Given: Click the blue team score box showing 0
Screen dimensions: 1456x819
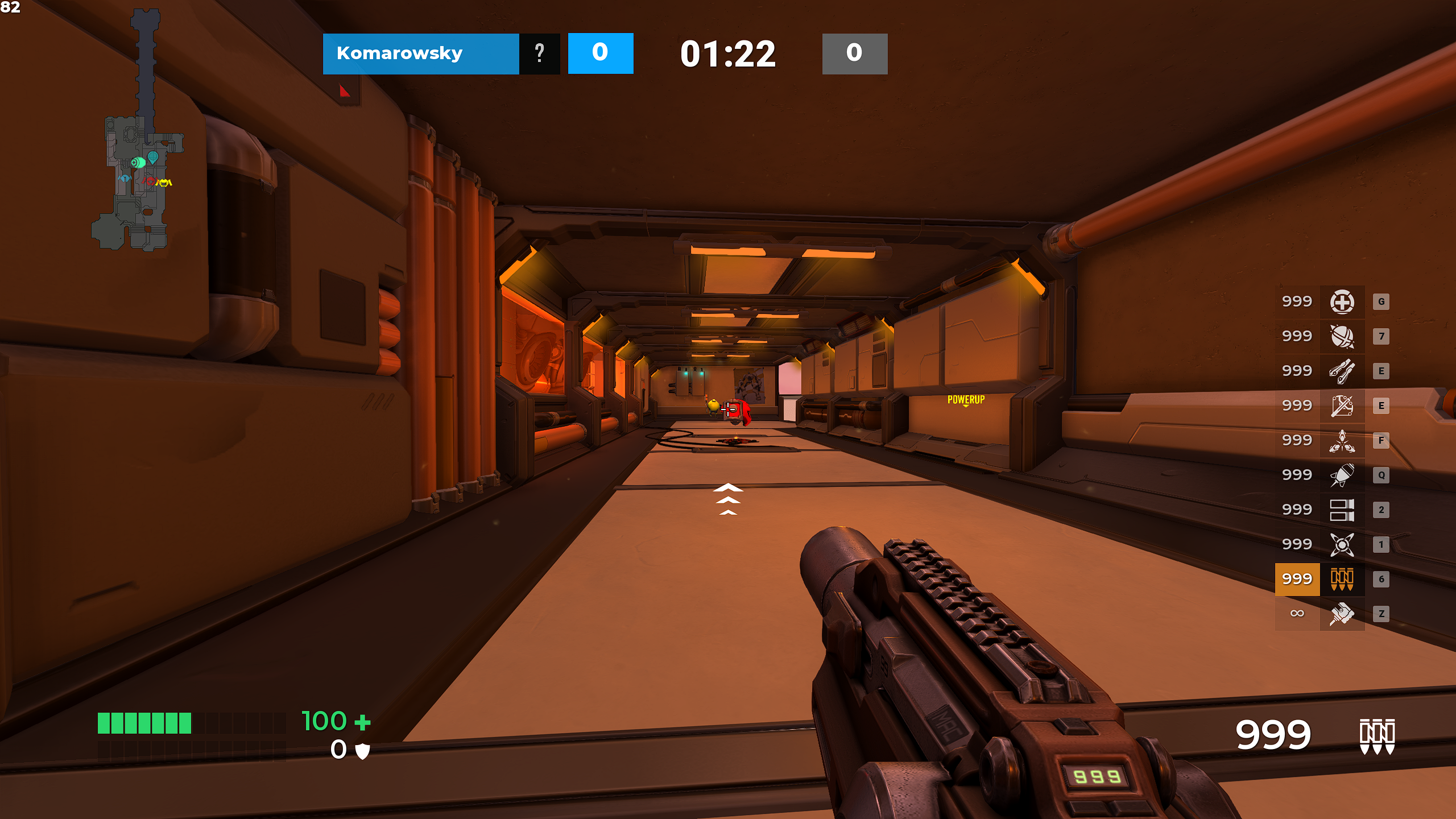Looking at the screenshot, I should pos(600,53).
